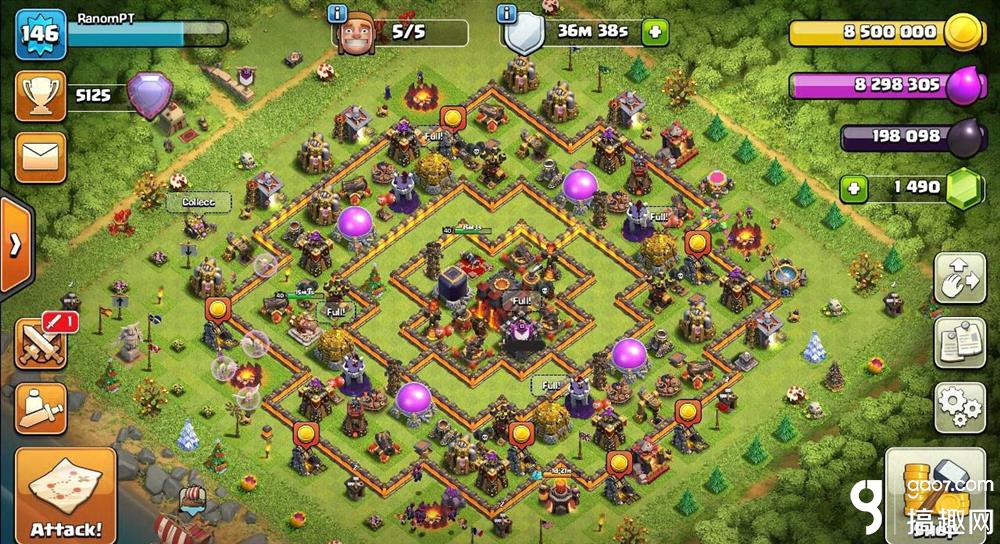Open the army overview button above Attack
Viewport: 1000px width, 544px height.
coord(40,408)
